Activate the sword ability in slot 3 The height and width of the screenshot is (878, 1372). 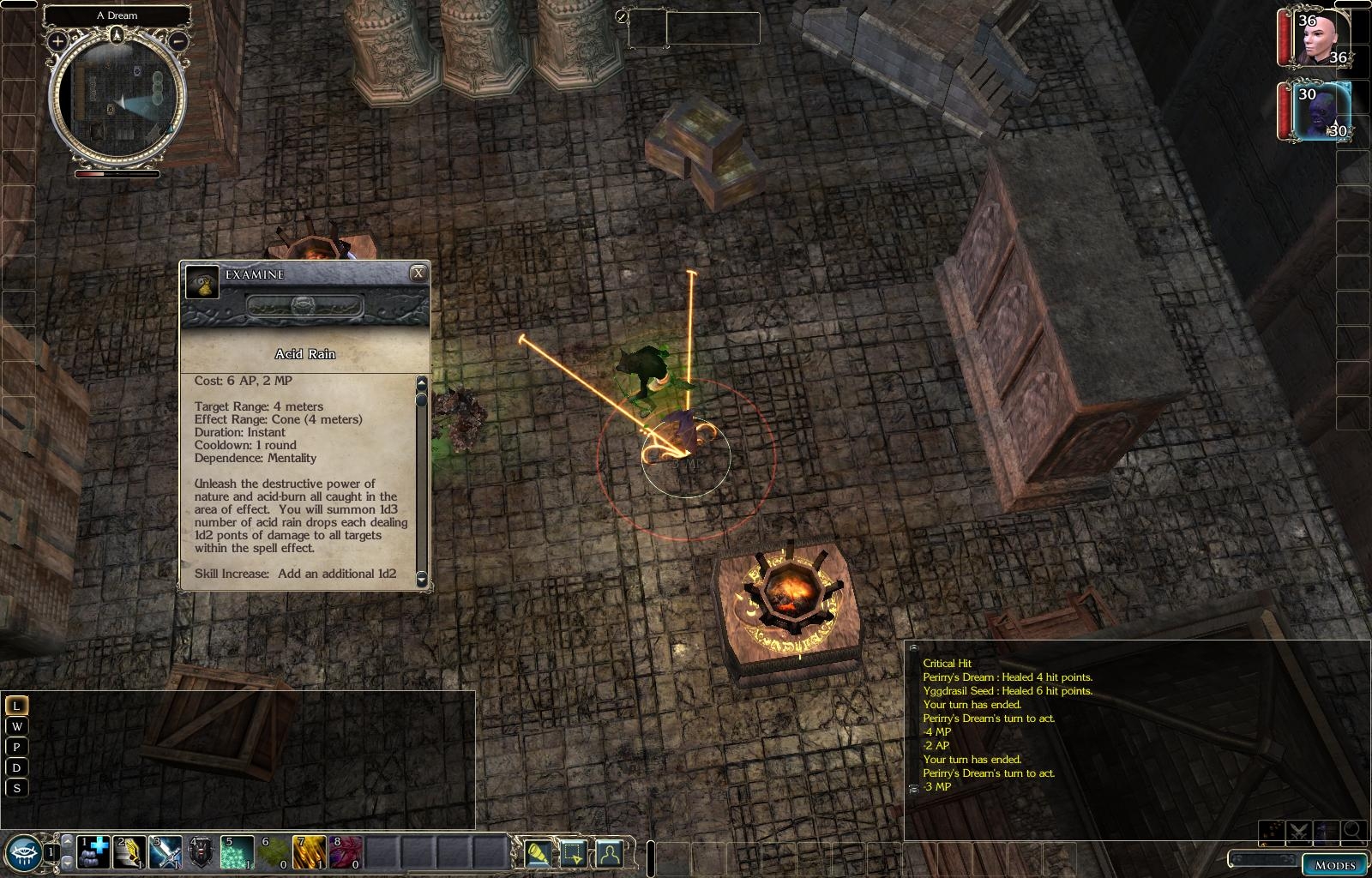click(166, 852)
